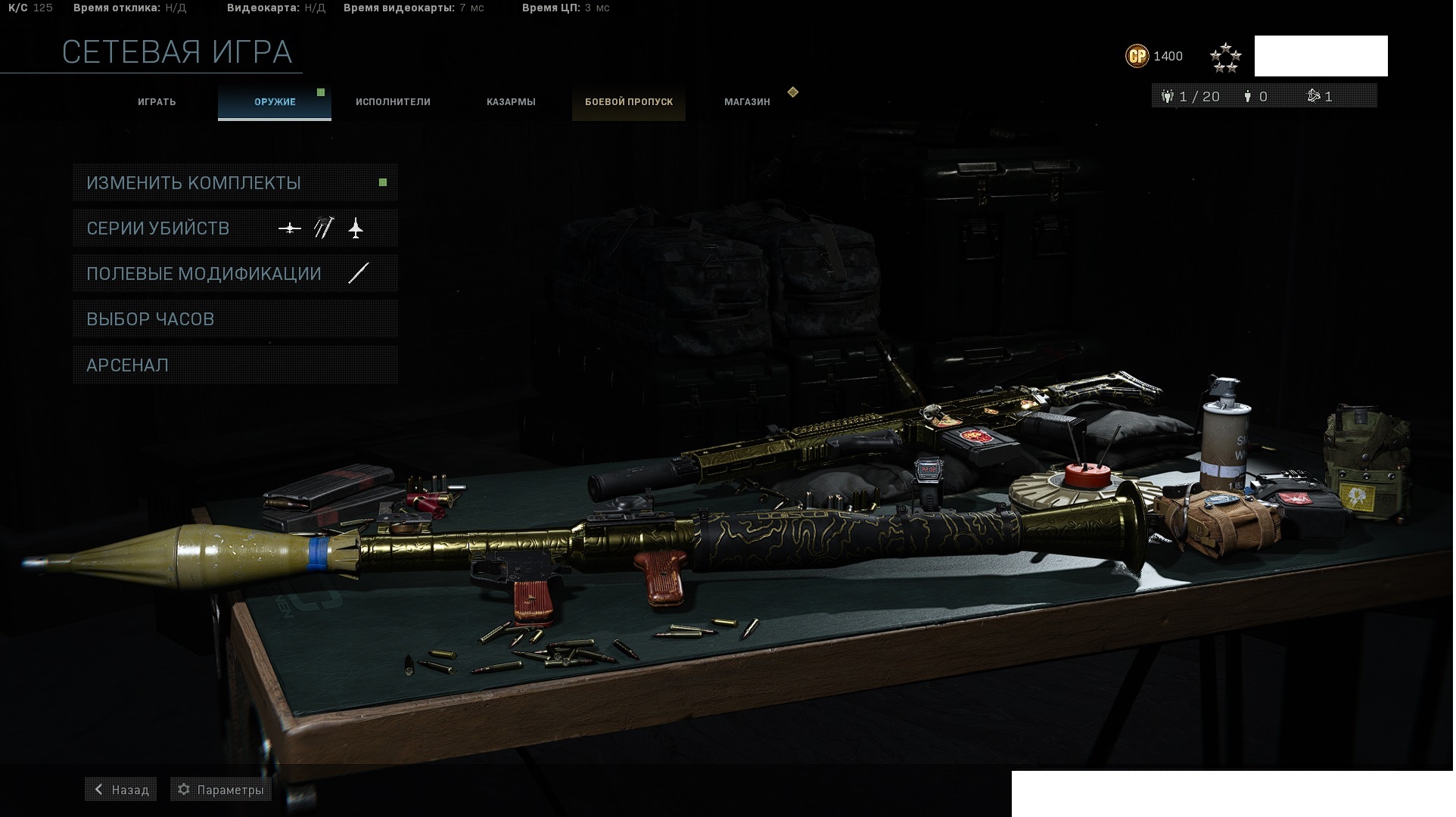The width and height of the screenshot is (1456, 817).
Task: Open the БОЕВОЙ ПРОПУСК tab
Action: [x=629, y=102]
